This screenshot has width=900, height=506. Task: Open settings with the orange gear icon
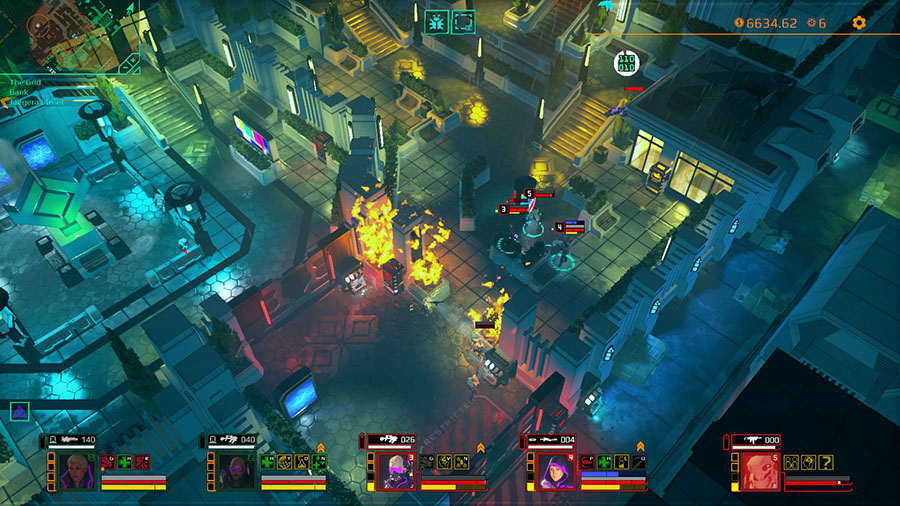tap(858, 22)
